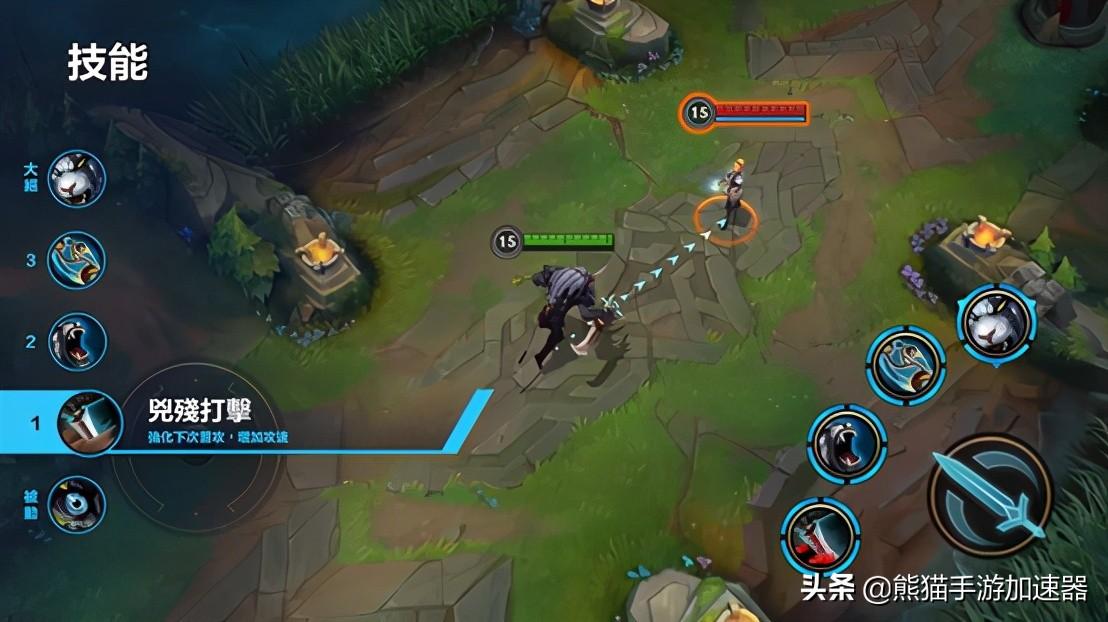Use the bola throw ability near the attack button
1108x622 pixels.
point(905,366)
